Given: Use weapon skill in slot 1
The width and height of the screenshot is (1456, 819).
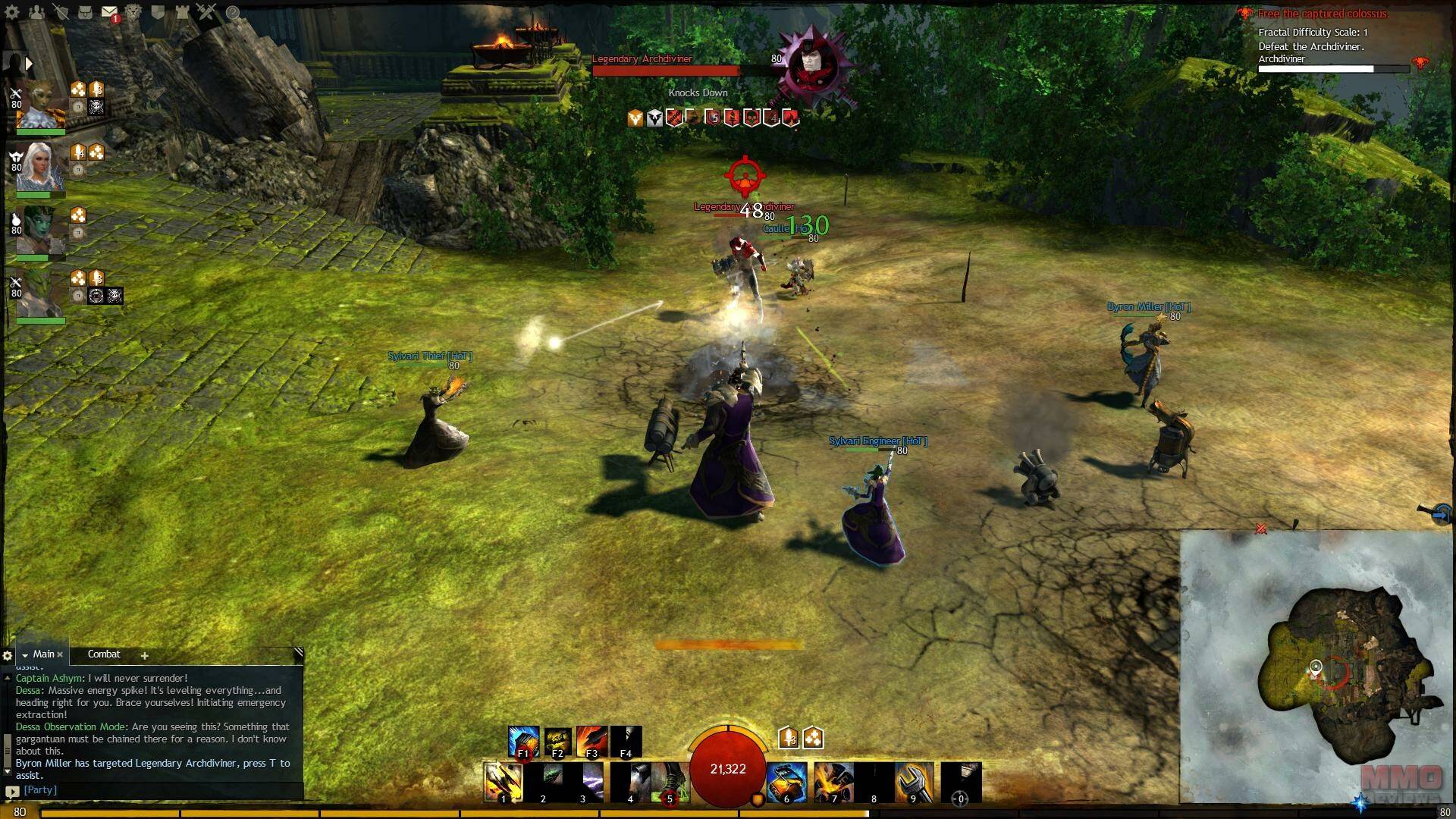Looking at the screenshot, I should (504, 782).
